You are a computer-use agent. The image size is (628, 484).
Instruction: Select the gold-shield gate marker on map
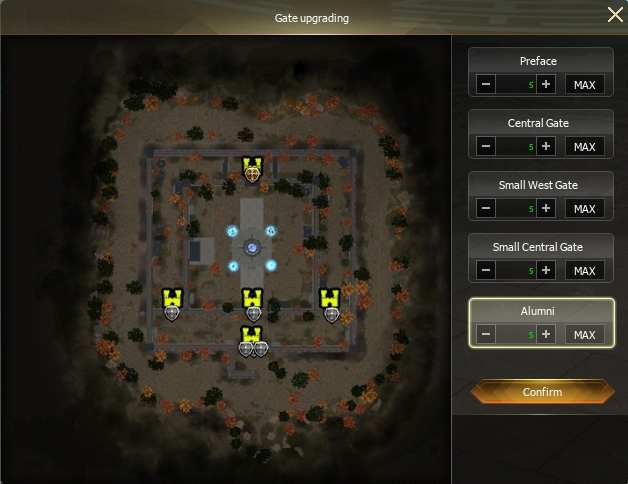point(252,172)
